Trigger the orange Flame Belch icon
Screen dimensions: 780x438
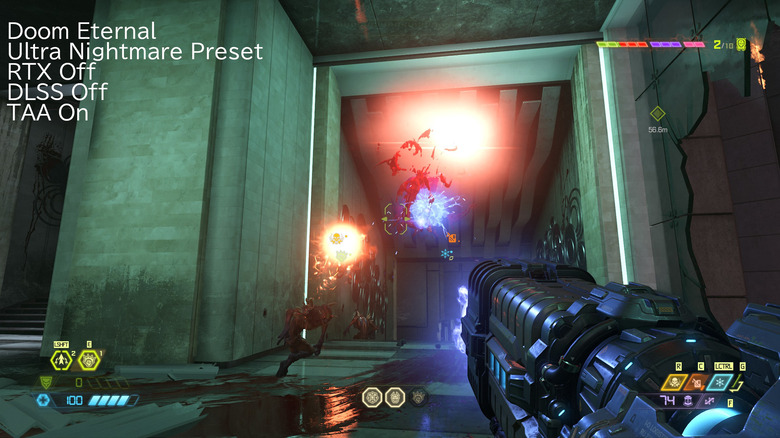click(x=699, y=382)
